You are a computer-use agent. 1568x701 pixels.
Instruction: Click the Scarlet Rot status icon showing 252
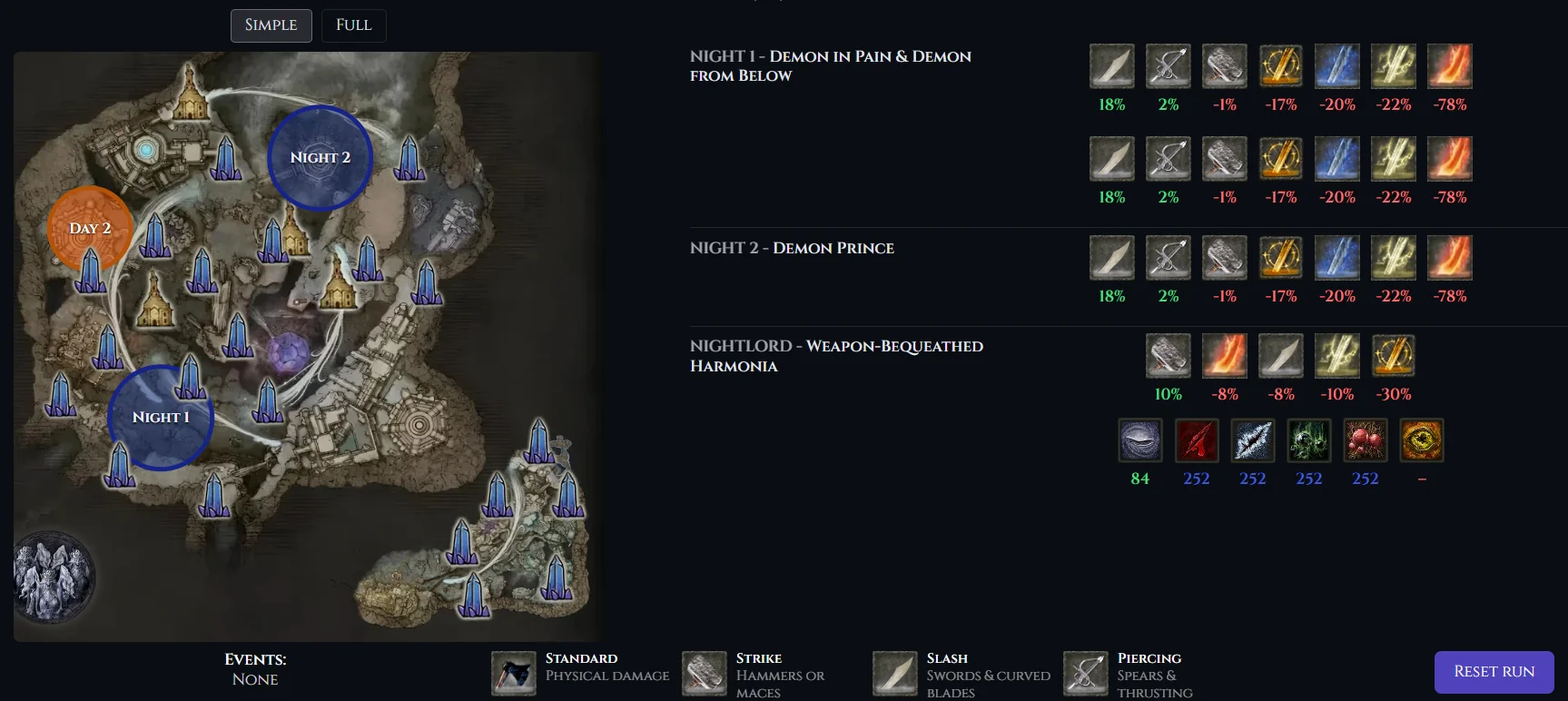coord(1366,439)
